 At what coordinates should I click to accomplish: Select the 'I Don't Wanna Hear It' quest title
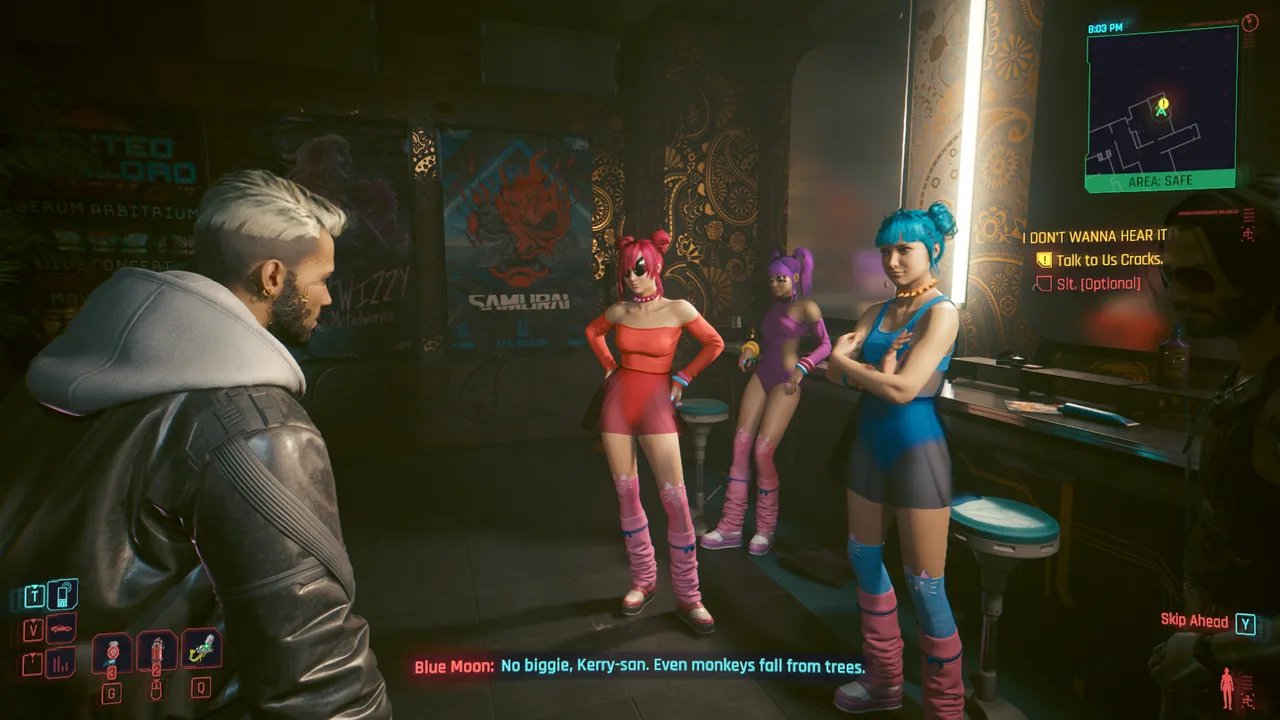[x=1094, y=236]
